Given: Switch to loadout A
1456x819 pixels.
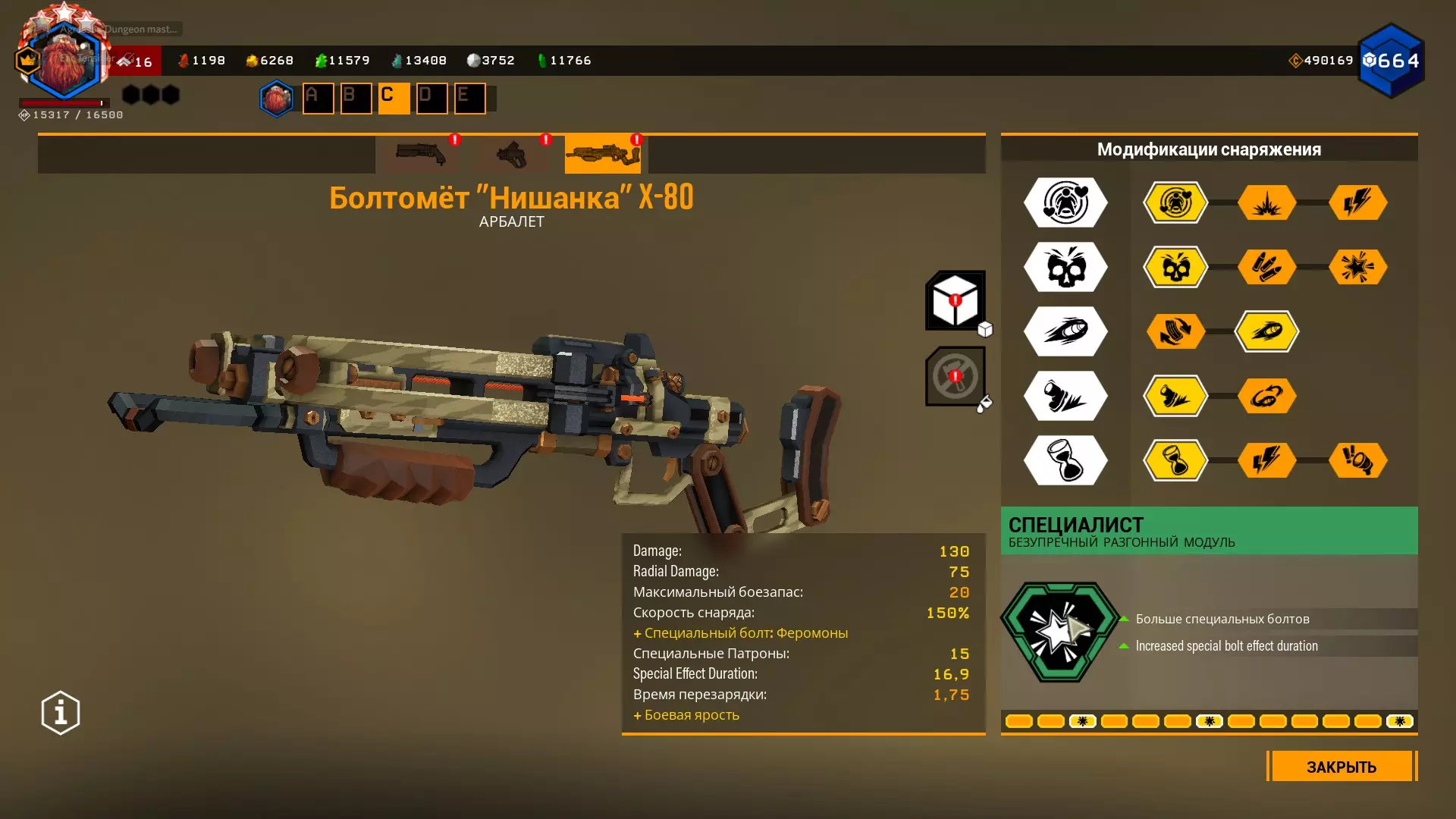Looking at the screenshot, I should [318, 98].
